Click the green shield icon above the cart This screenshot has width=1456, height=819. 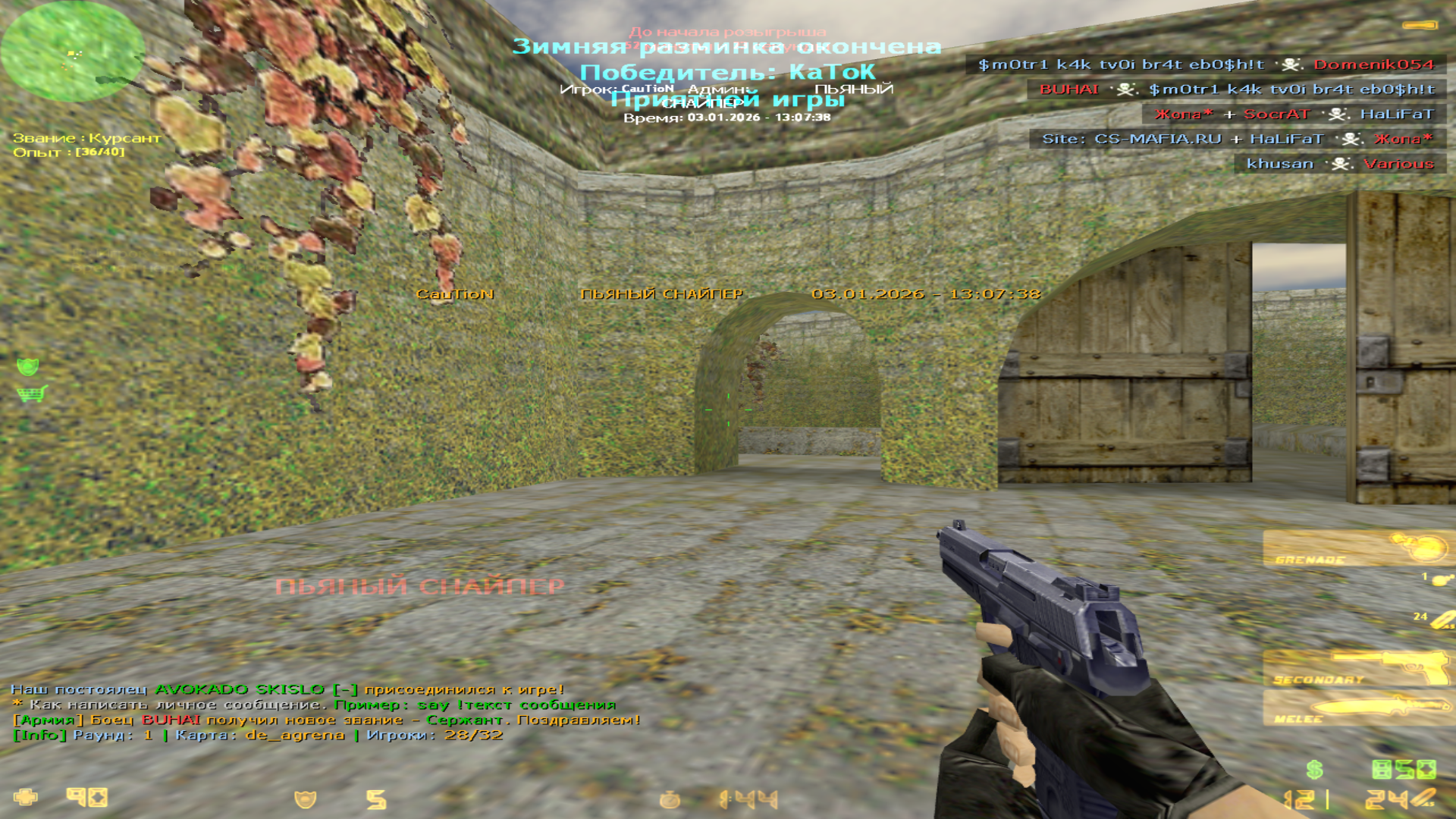point(28,367)
